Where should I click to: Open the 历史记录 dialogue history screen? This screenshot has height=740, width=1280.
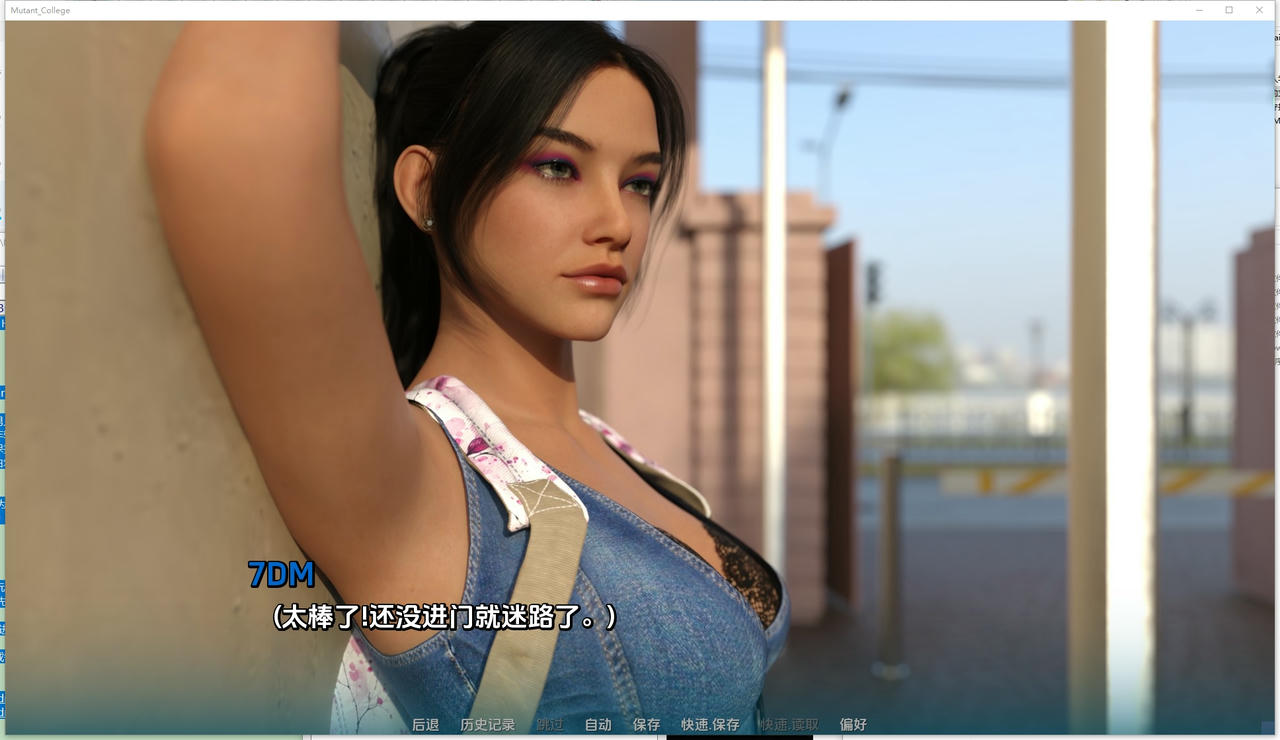point(487,724)
